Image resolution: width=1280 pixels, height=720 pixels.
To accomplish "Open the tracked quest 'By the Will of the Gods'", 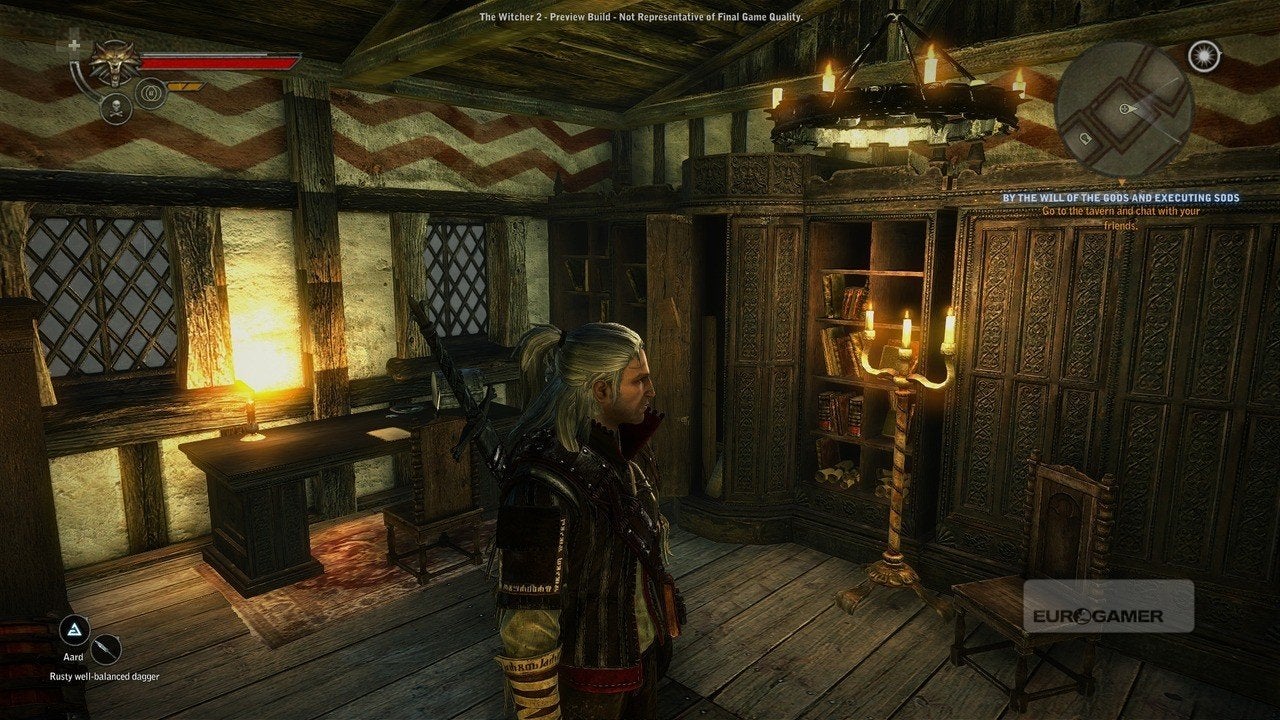I will coord(1121,198).
